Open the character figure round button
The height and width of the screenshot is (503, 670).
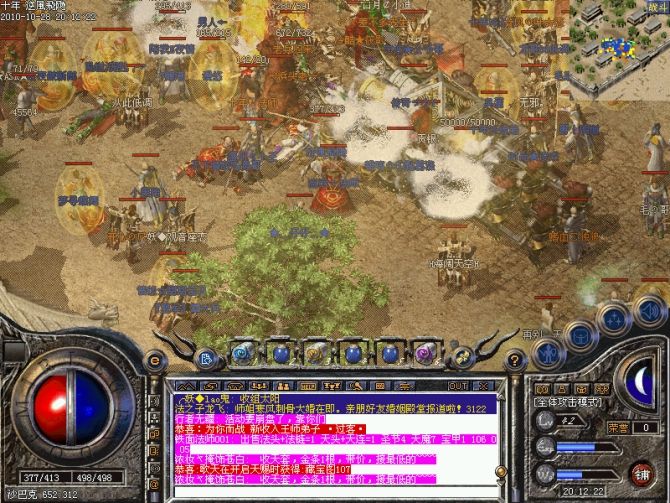coord(548,352)
